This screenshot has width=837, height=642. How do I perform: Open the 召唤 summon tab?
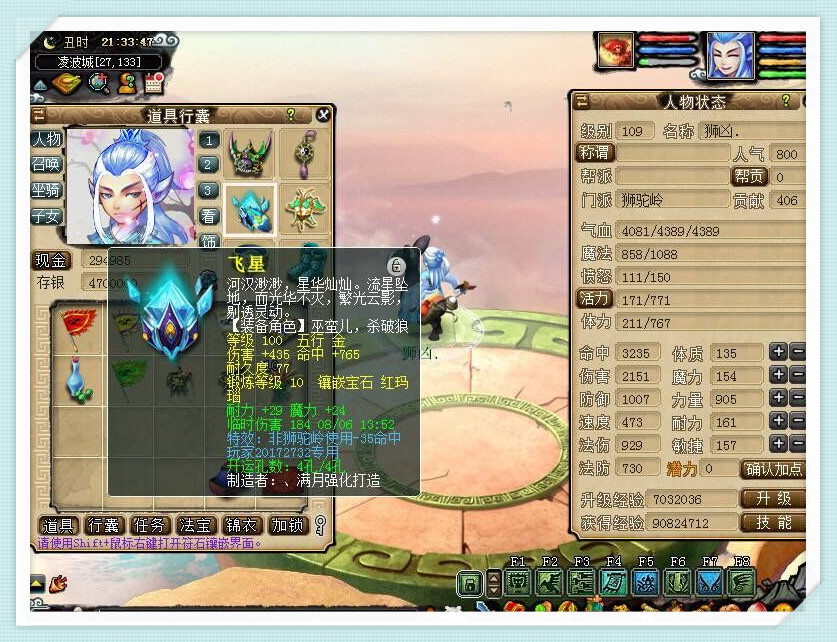(x=47, y=164)
